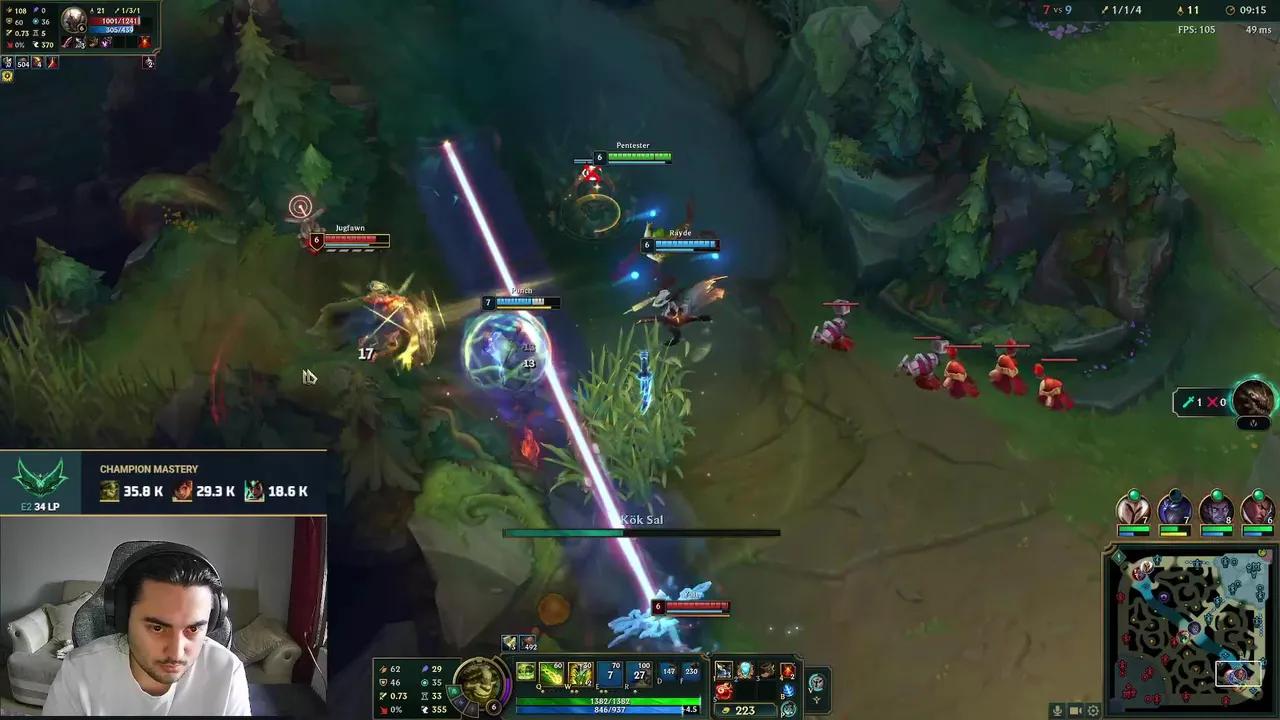Toggle the camera icon beside the microphone
This screenshot has width=1280, height=720.
click(x=1075, y=710)
